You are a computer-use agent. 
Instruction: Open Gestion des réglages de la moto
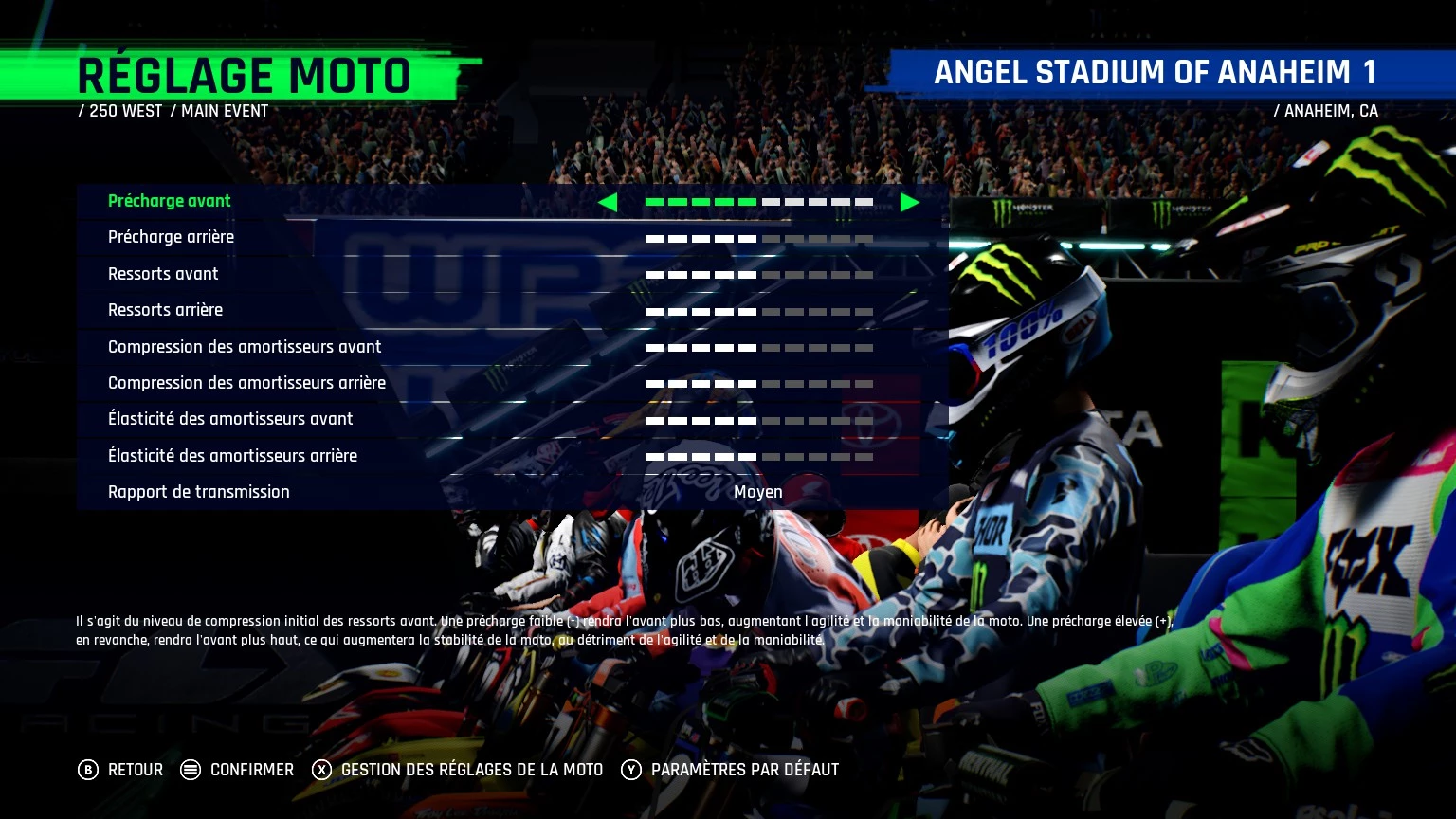pyautogui.click(x=471, y=771)
